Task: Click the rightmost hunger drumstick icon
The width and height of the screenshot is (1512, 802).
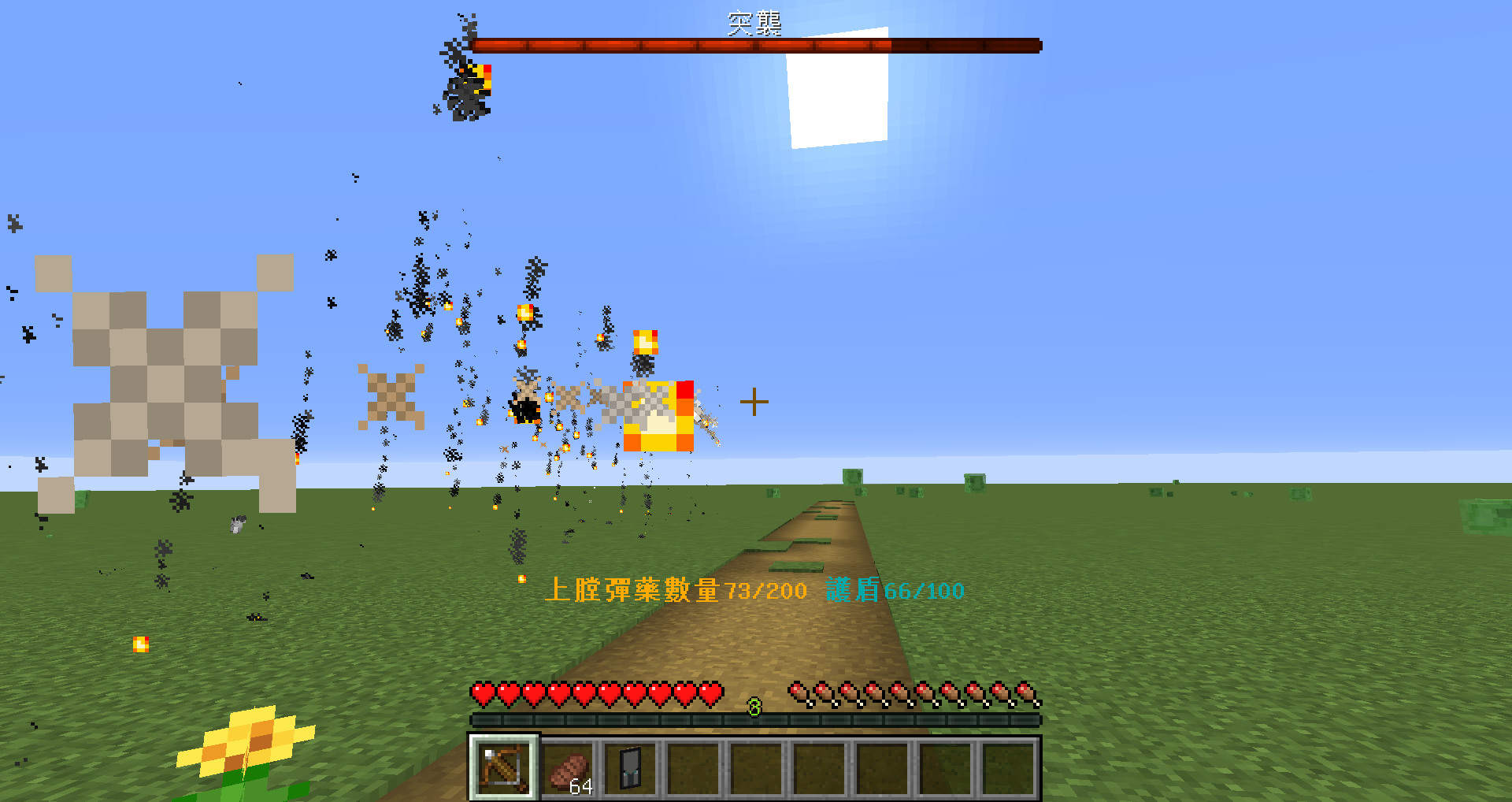Action: click(x=1025, y=690)
